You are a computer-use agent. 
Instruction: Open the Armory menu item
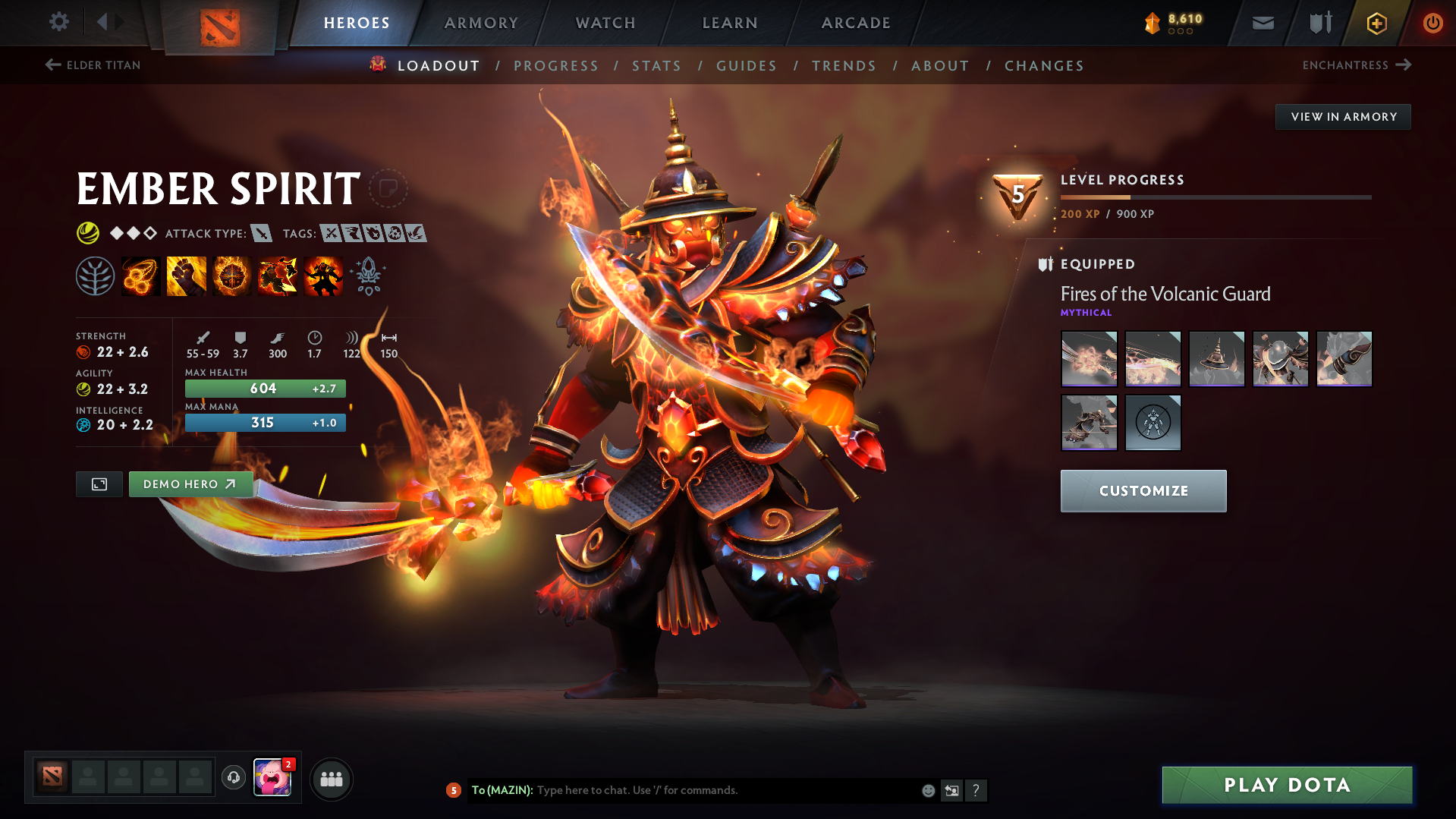pos(481,23)
